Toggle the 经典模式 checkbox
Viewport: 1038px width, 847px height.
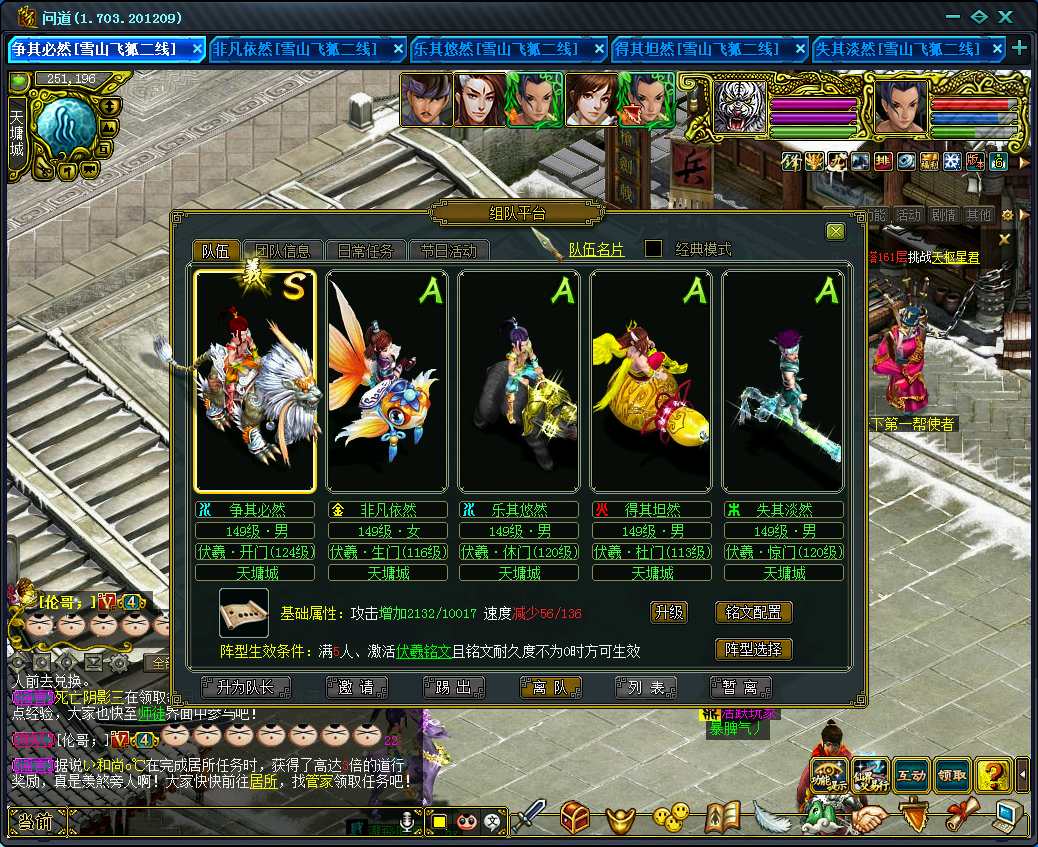point(653,249)
